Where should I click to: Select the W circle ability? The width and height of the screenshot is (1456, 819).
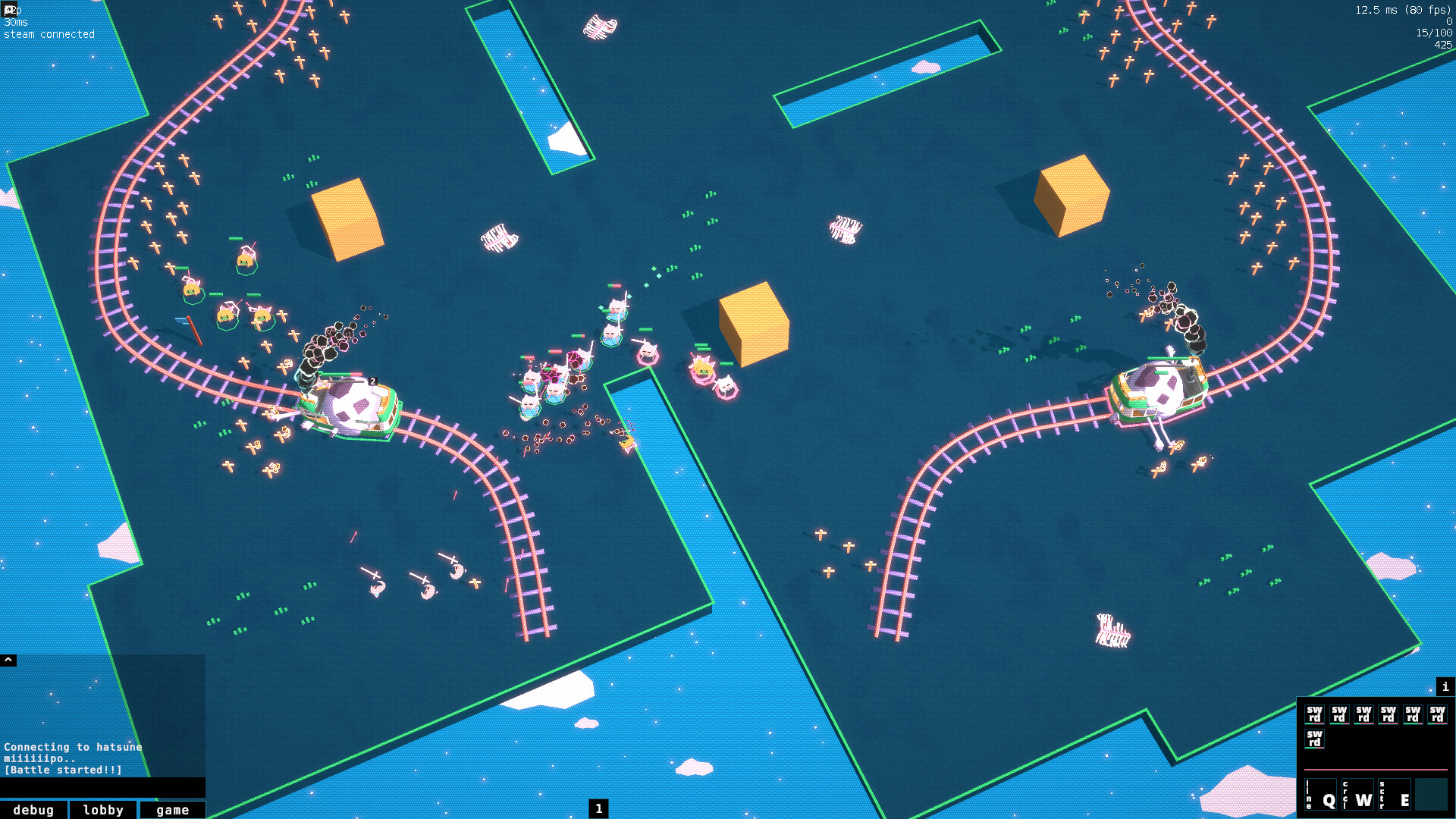click(x=1358, y=797)
